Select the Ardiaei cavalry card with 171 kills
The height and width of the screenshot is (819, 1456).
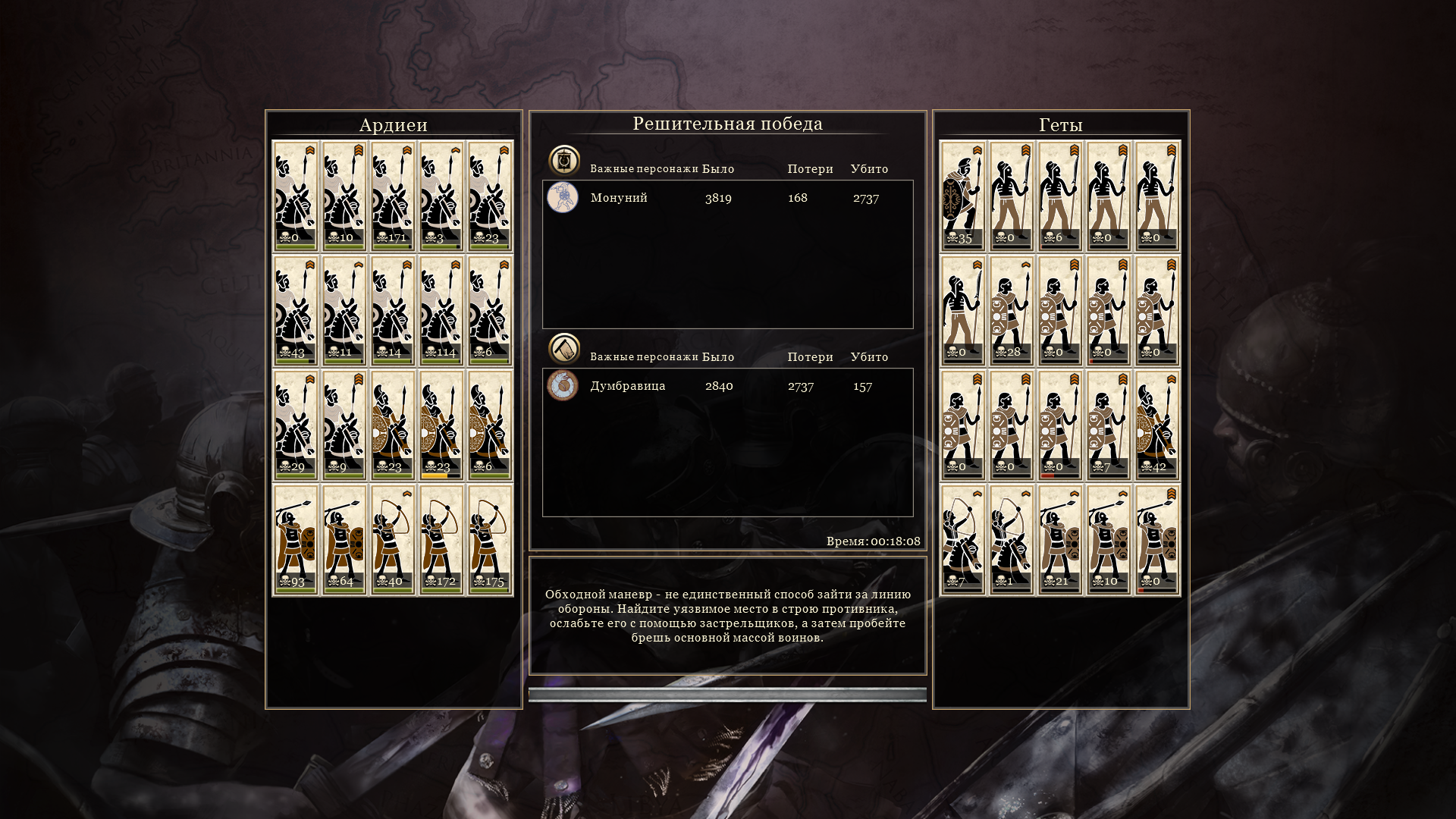tap(393, 196)
